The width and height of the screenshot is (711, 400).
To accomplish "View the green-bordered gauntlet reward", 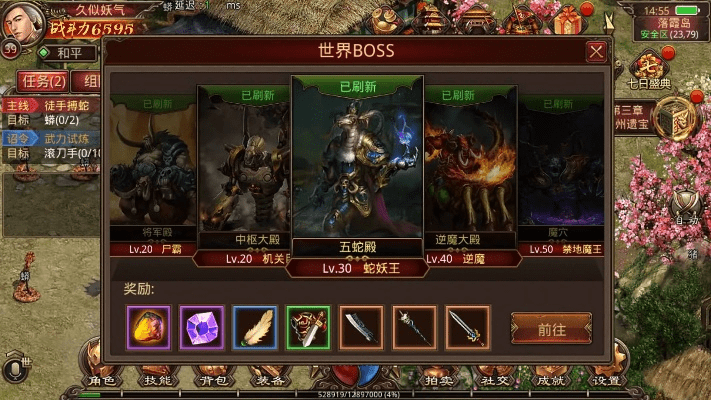I will 308,327.
